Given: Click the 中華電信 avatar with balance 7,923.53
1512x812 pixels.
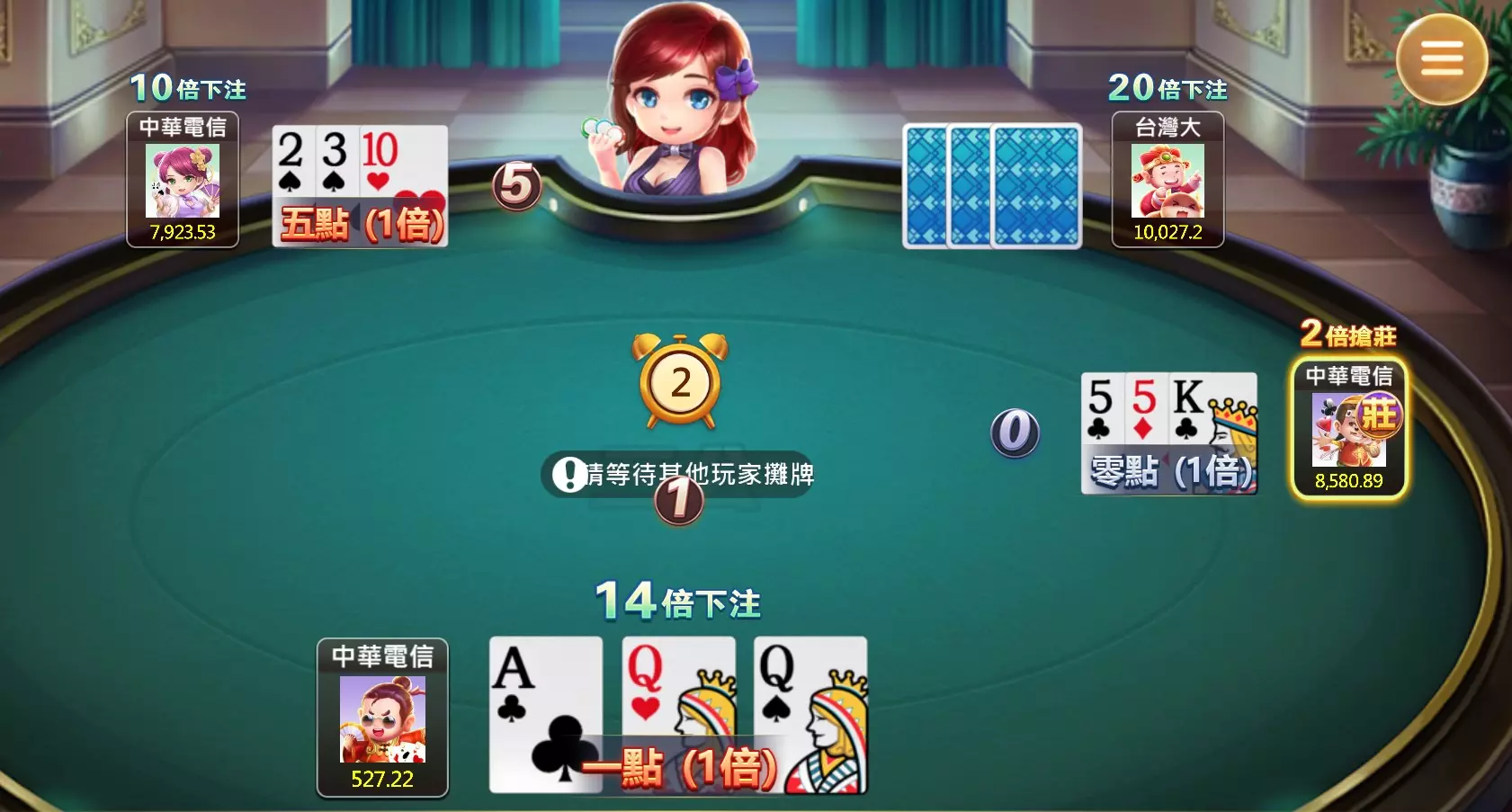Looking at the screenshot, I should [181, 180].
